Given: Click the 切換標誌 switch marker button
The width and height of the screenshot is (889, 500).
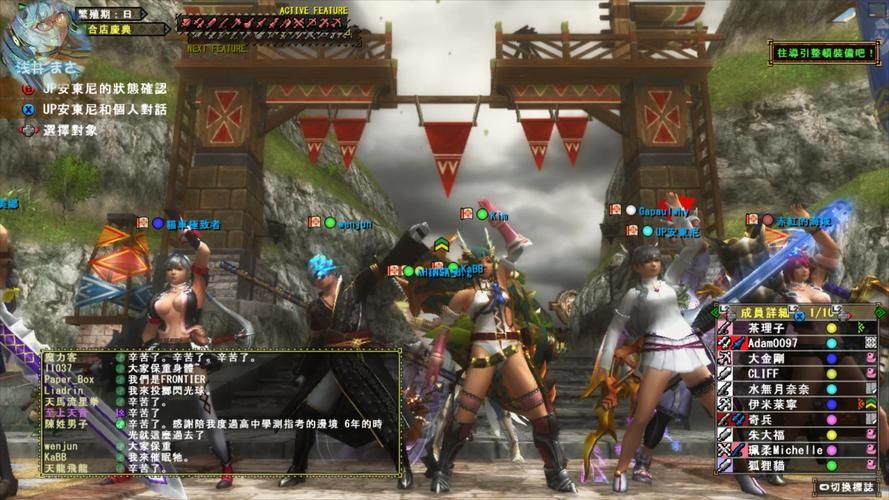Looking at the screenshot, I should coord(849,487).
